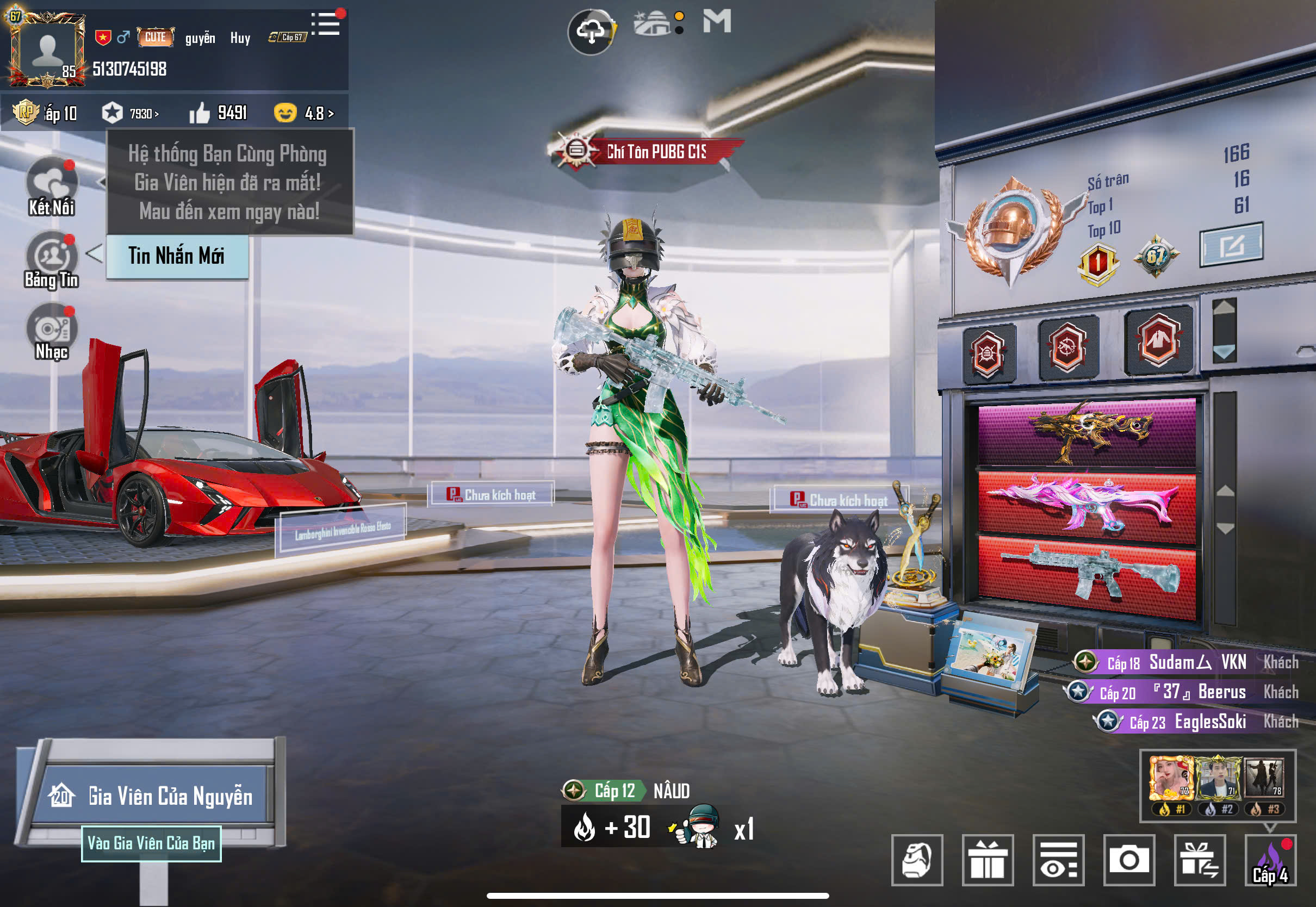Image resolution: width=1316 pixels, height=907 pixels.
Task: Open the purple flame Cấp 4 button
Action: (x=1270, y=860)
